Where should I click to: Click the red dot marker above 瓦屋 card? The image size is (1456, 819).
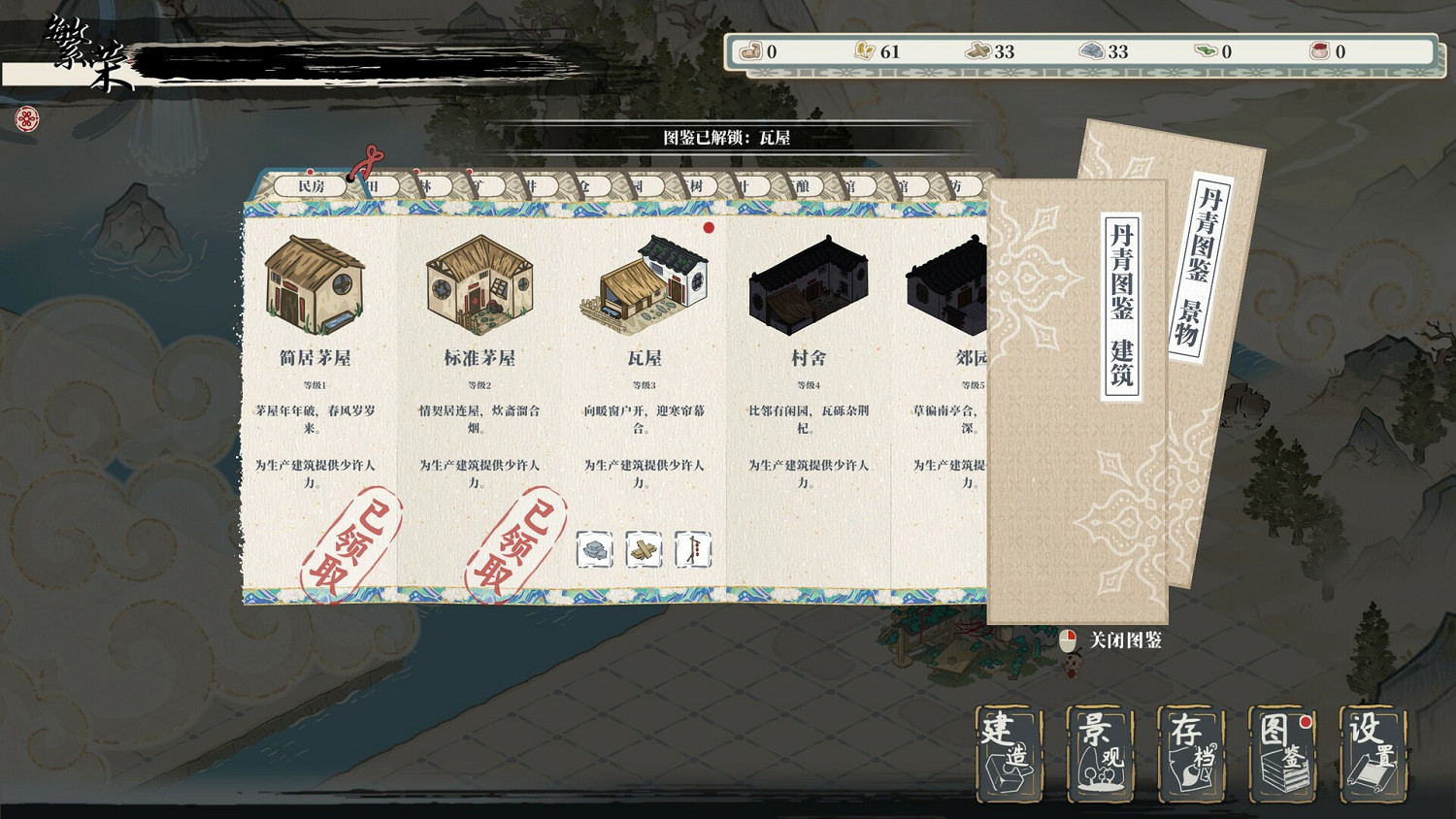(707, 228)
